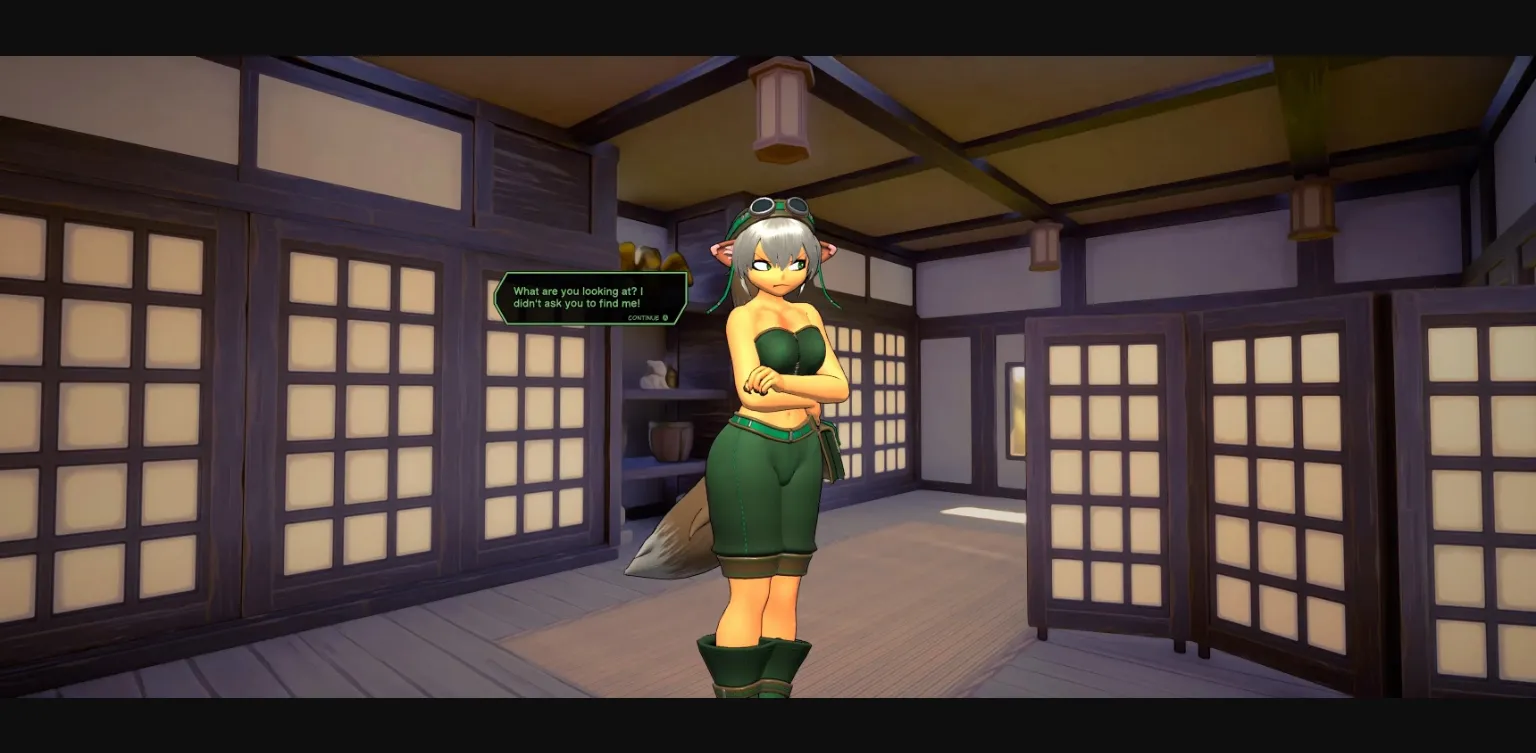Open the sliding shoji door on the left
Screen dimensions: 1536x753
tap(120, 420)
